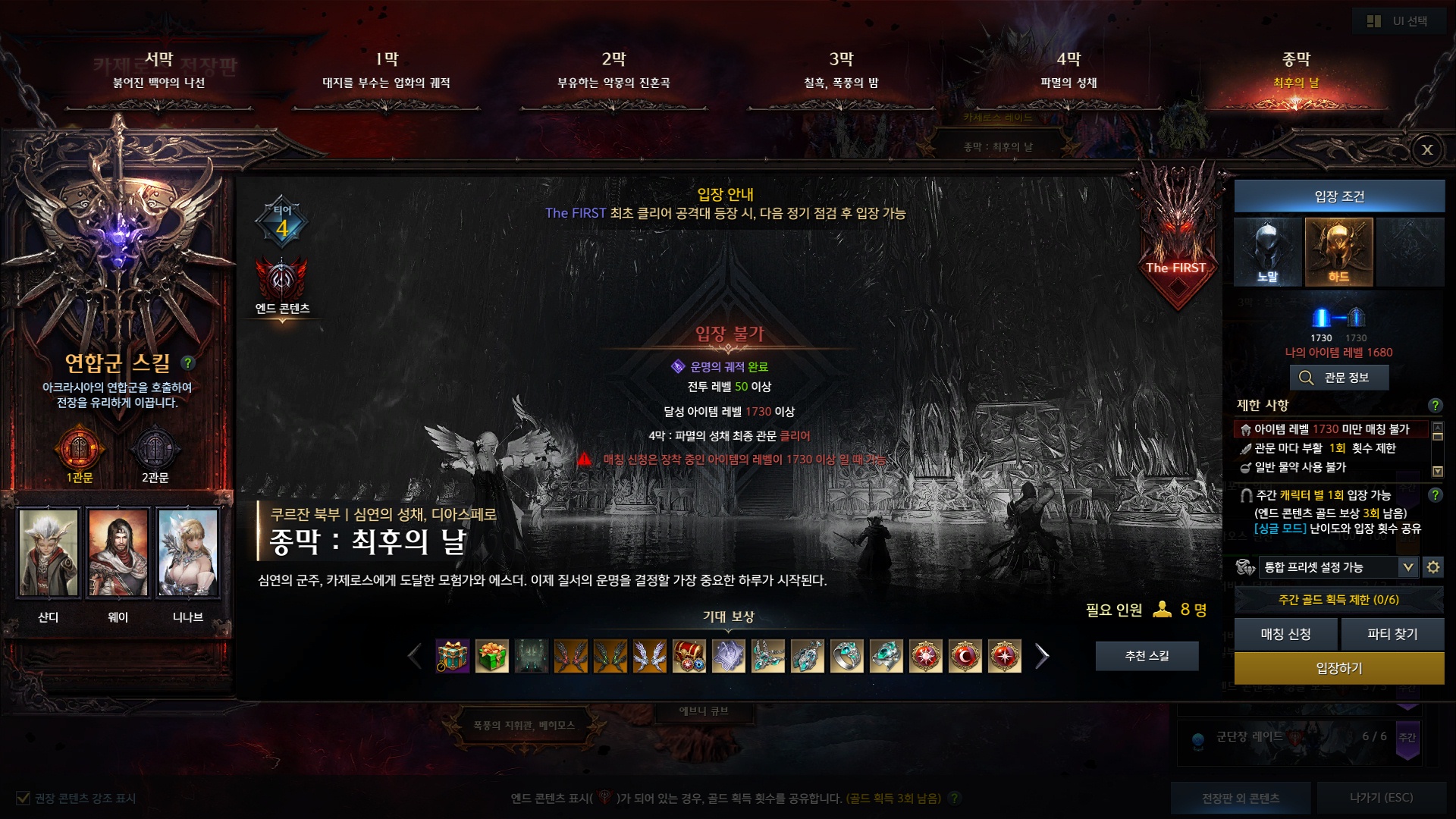
Task: Open 관문 정보 gate info
Action: tap(1338, 378)
